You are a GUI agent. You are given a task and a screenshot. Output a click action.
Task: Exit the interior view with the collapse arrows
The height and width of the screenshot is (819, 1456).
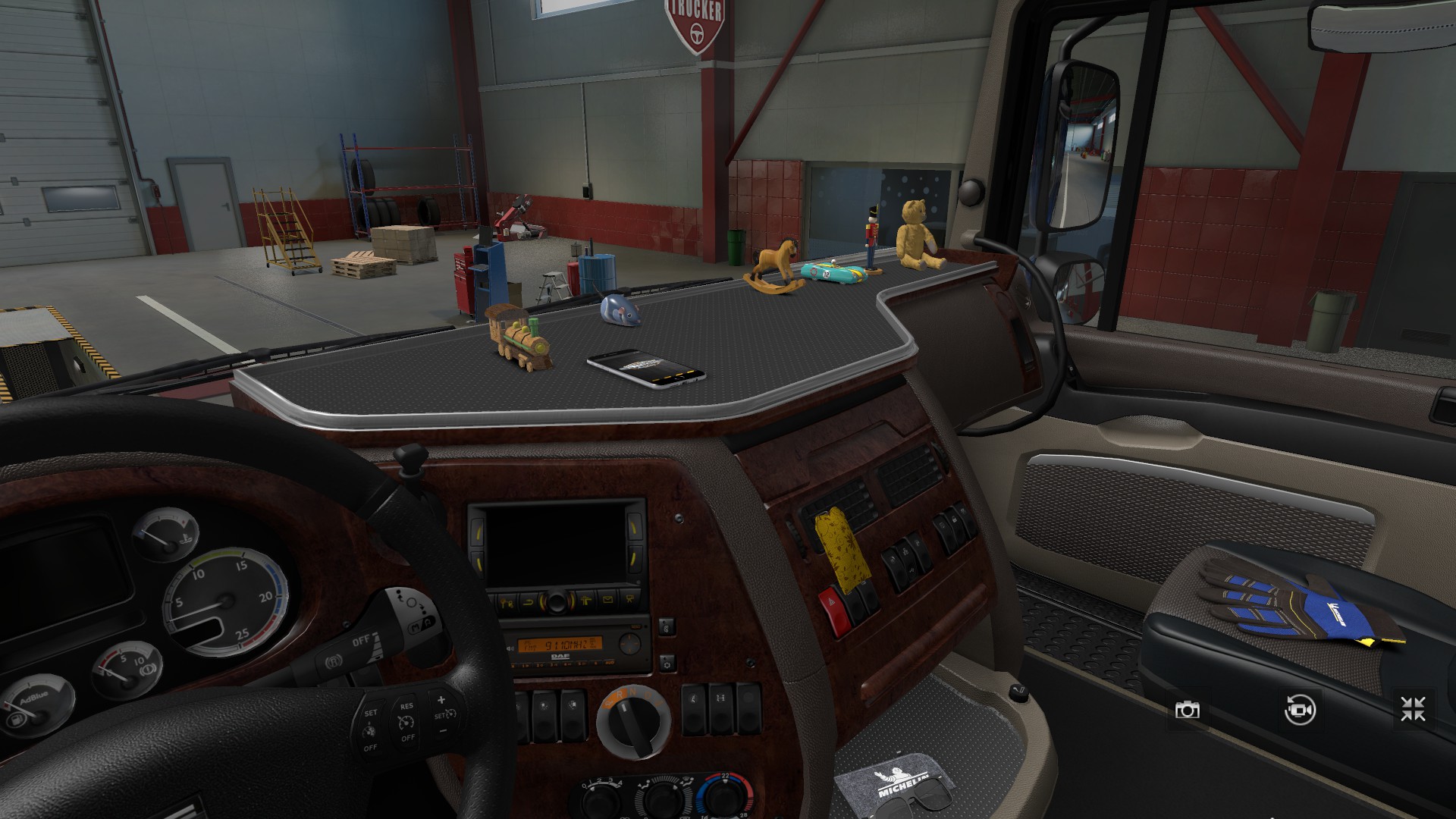coord(1413,710)
